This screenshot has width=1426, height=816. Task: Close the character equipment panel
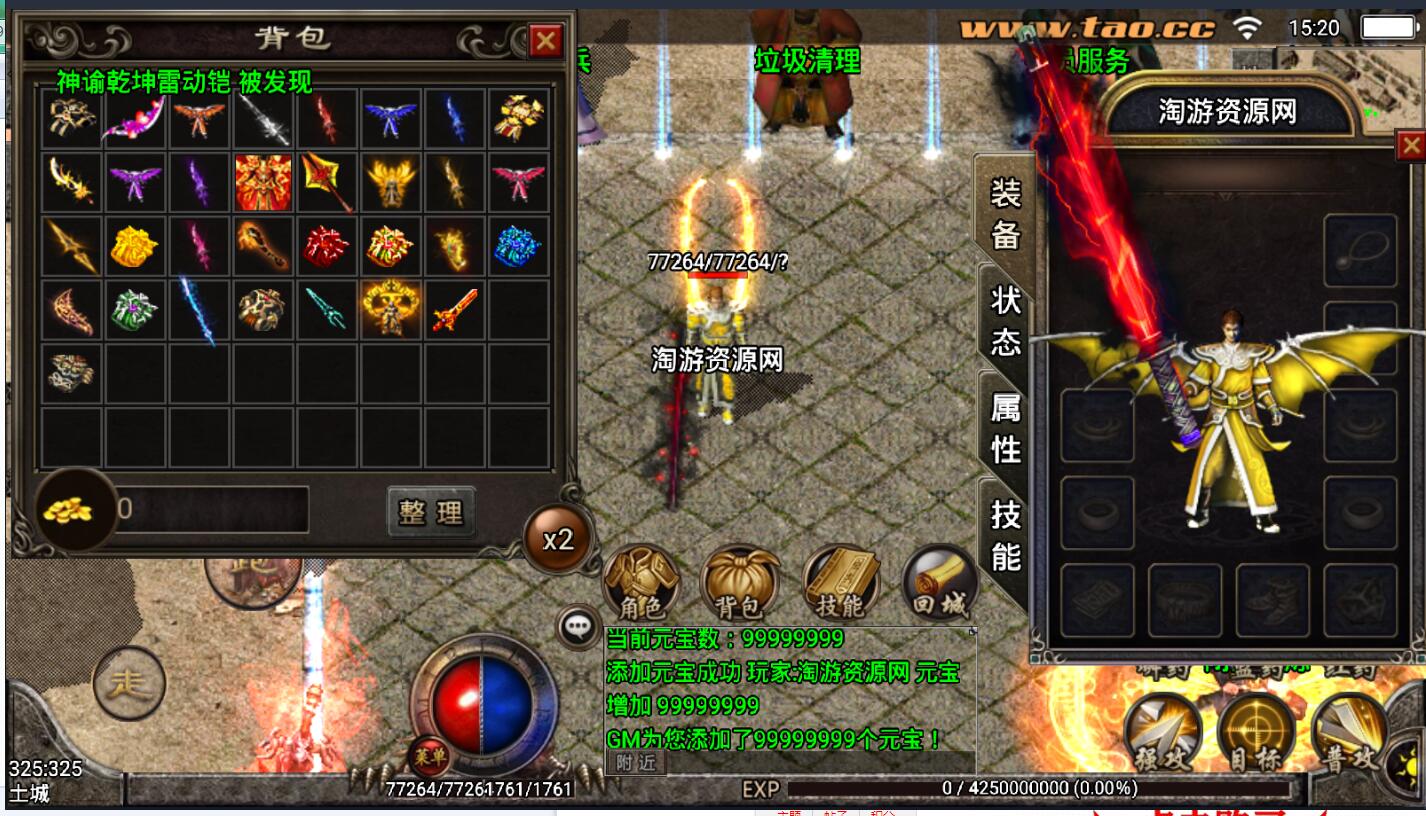click(x=1410, y=147)
